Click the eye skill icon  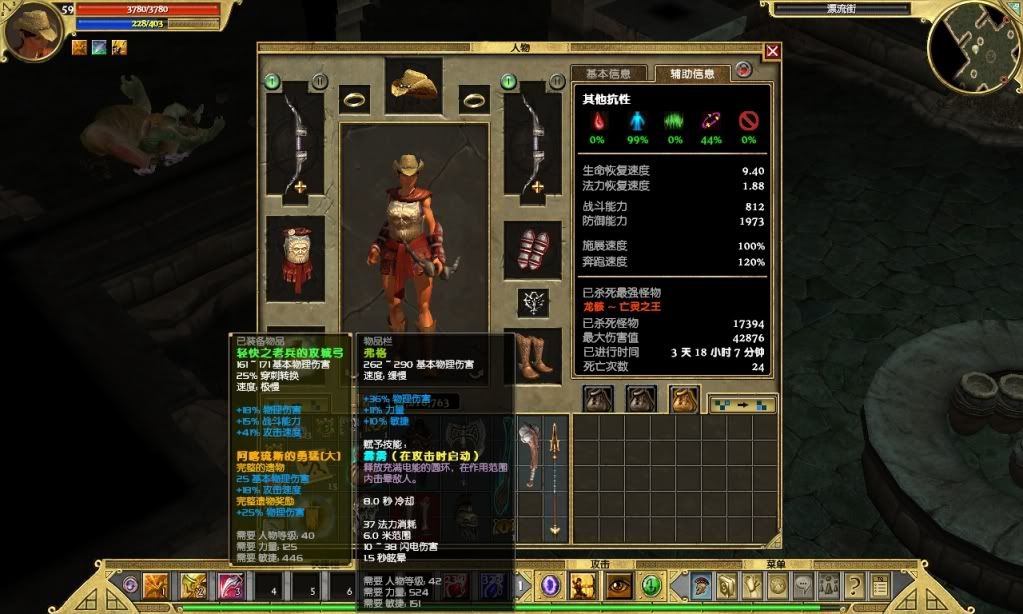tap(618, 586)
